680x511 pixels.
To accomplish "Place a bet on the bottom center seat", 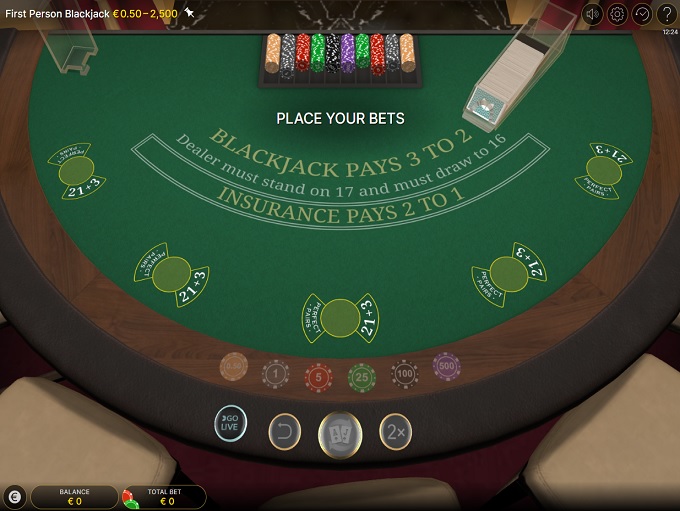I will pos(340,316).
